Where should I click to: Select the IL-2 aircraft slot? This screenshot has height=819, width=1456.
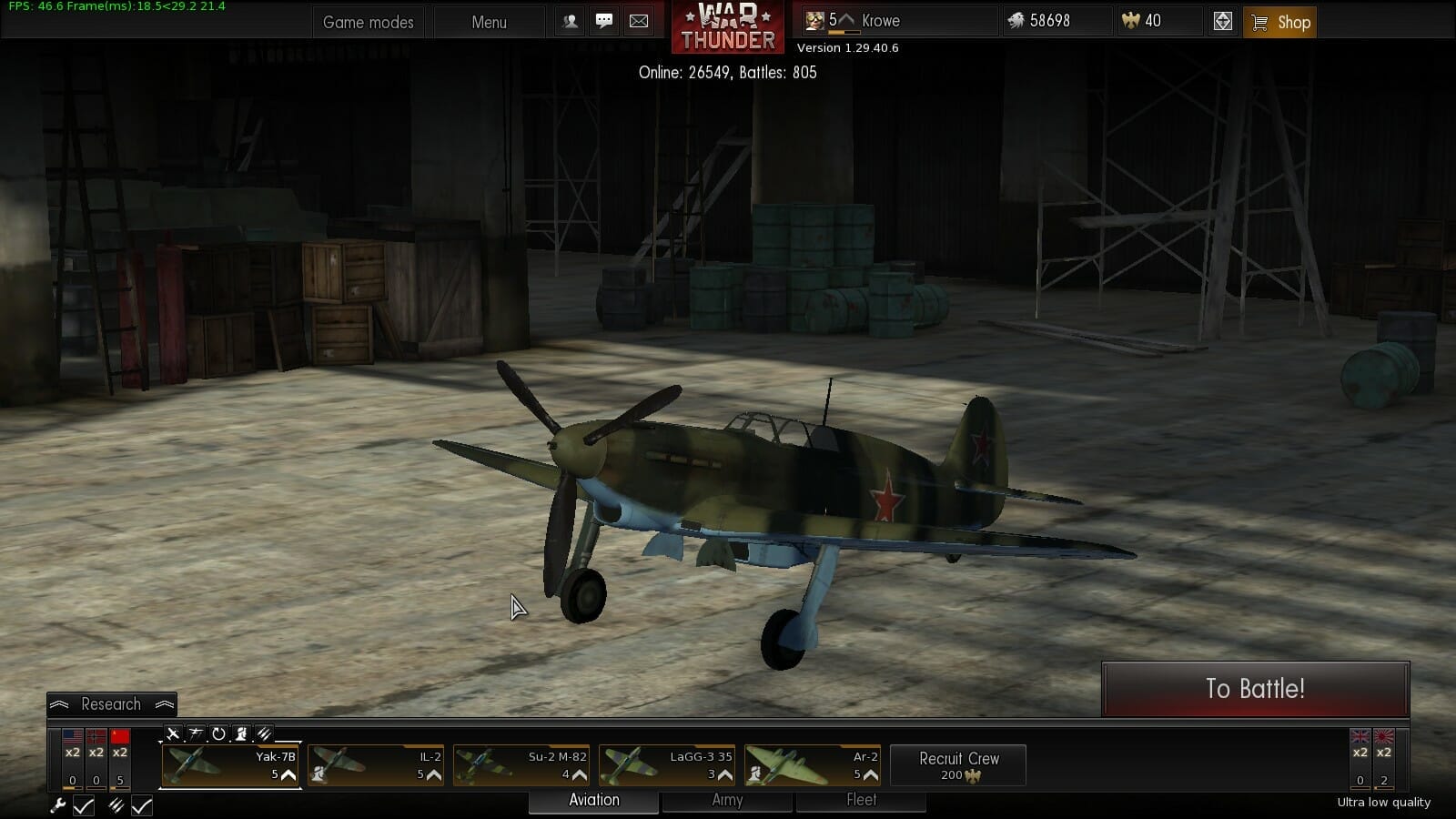[376, 765]
